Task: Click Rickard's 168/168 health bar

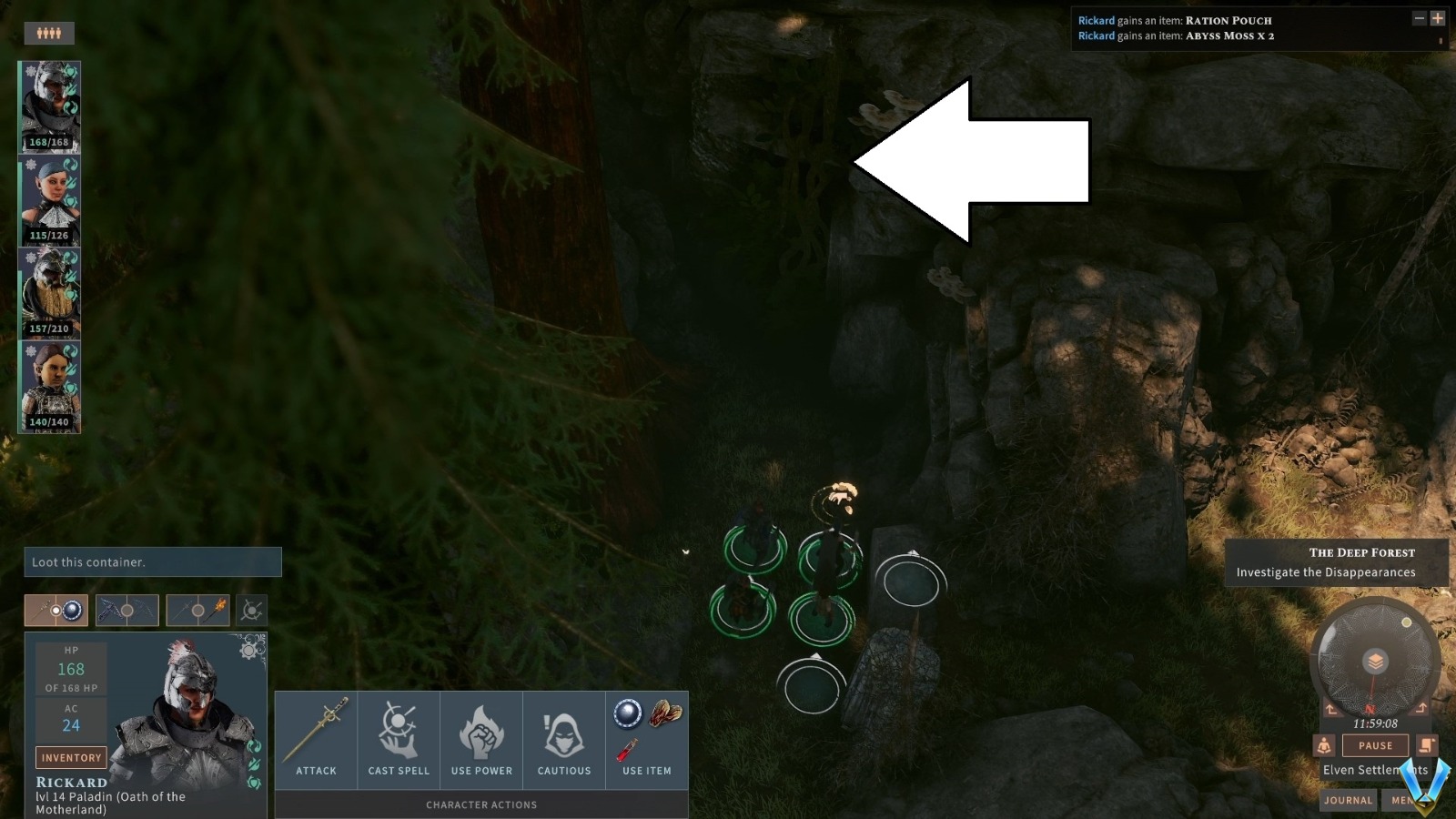Action: (49, 143)
